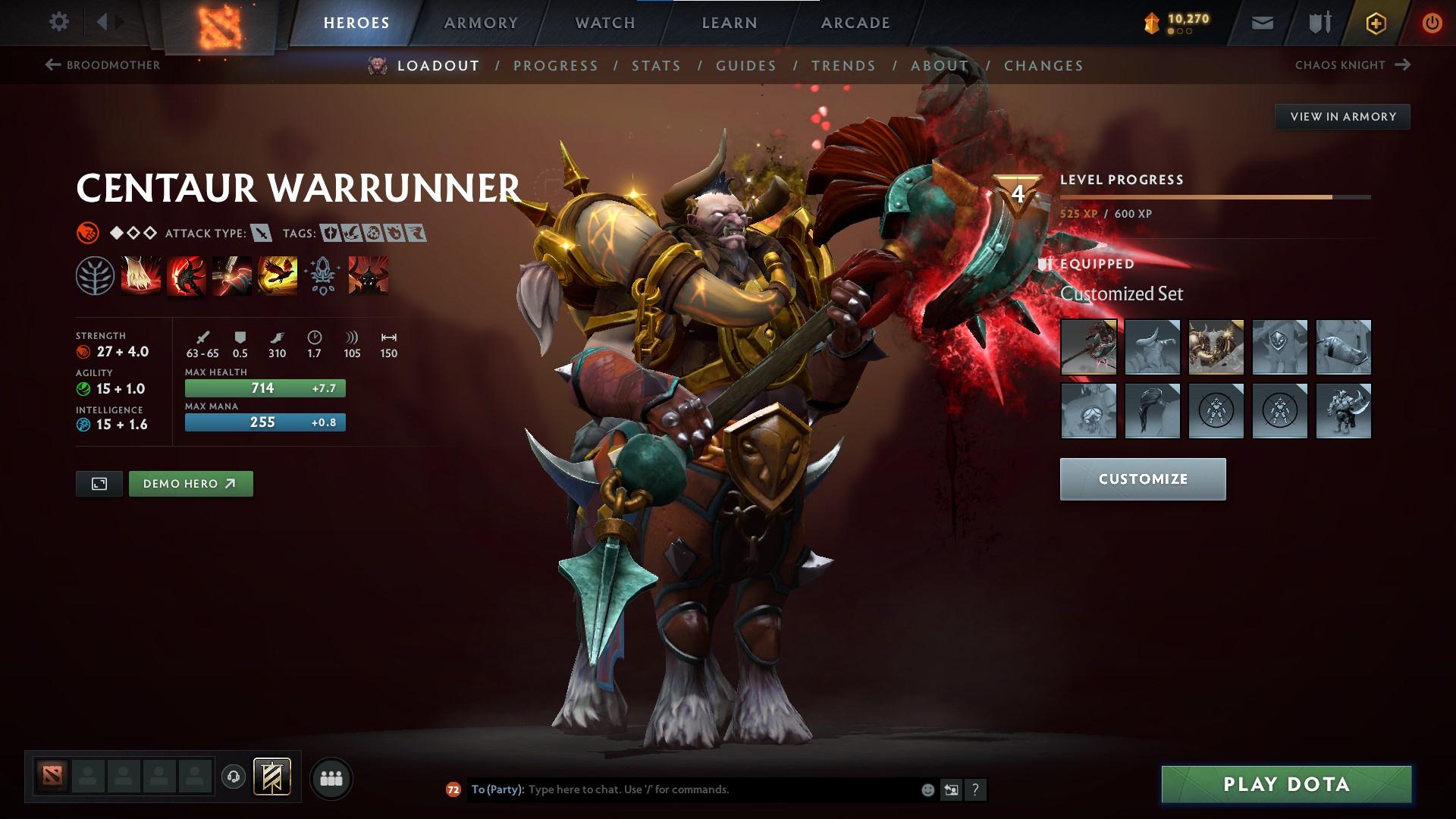Screen dimensions: 1456x819
Task: Open the settings gear icon
Action: click(x=58, y=22)
